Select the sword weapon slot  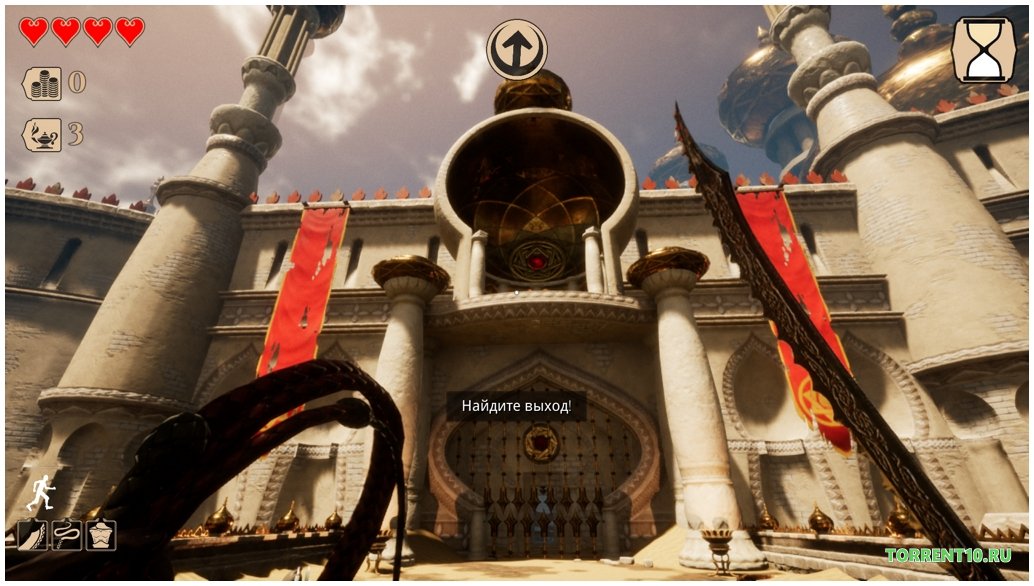(32, 536)
